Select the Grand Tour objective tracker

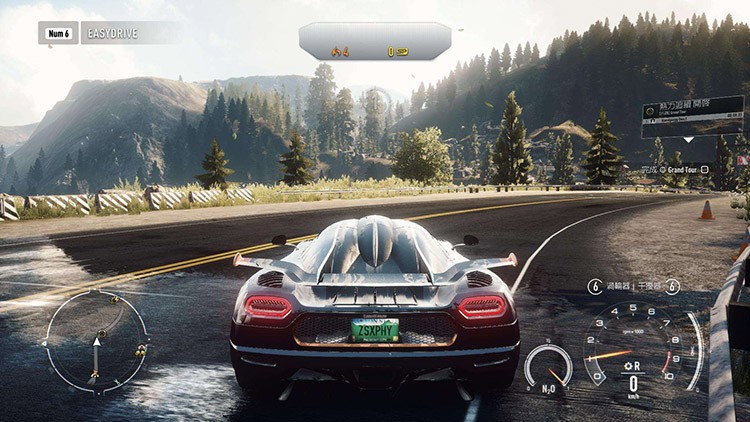coord(681,169)
